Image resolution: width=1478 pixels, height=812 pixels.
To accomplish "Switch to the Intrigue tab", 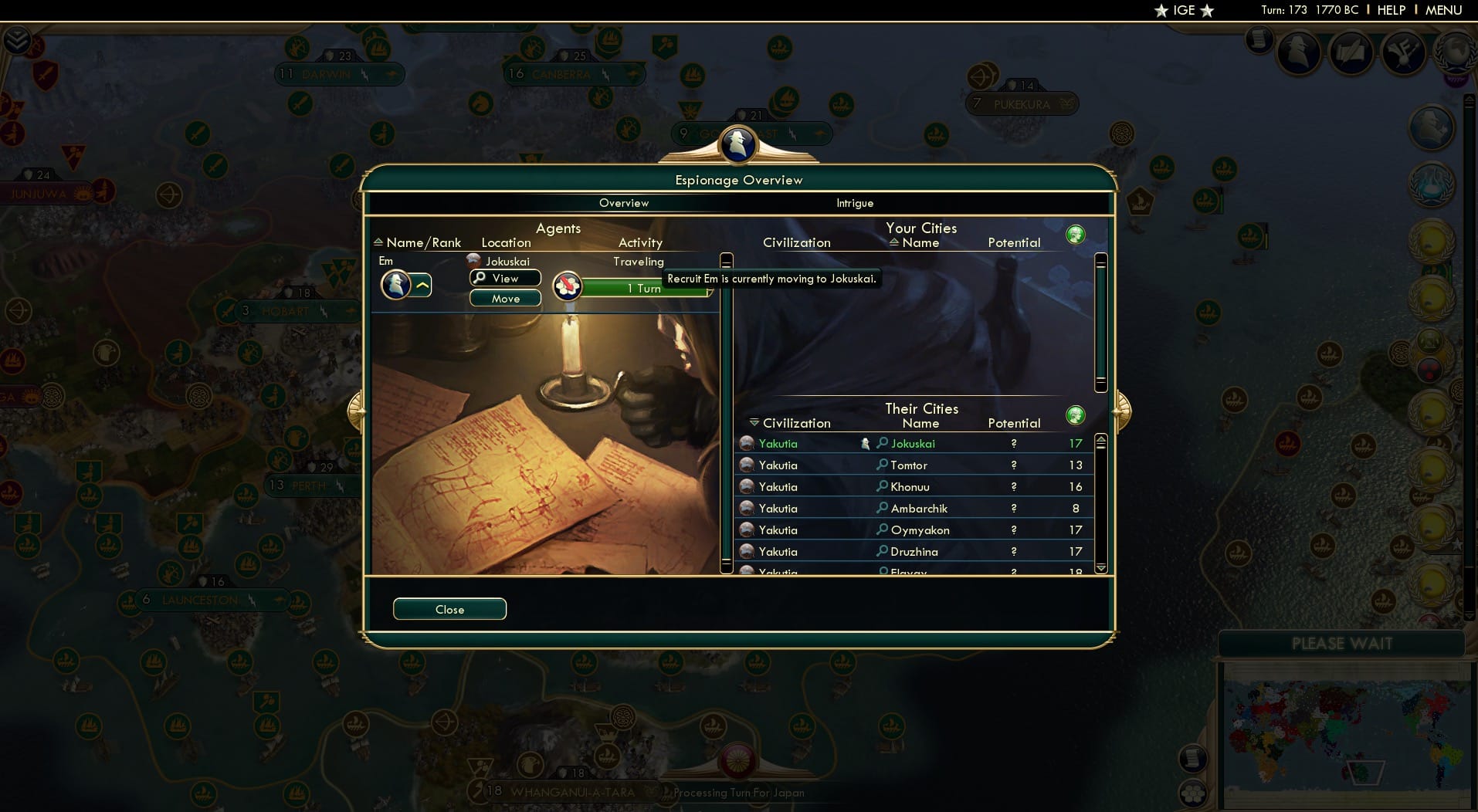I will pos(855,203).
